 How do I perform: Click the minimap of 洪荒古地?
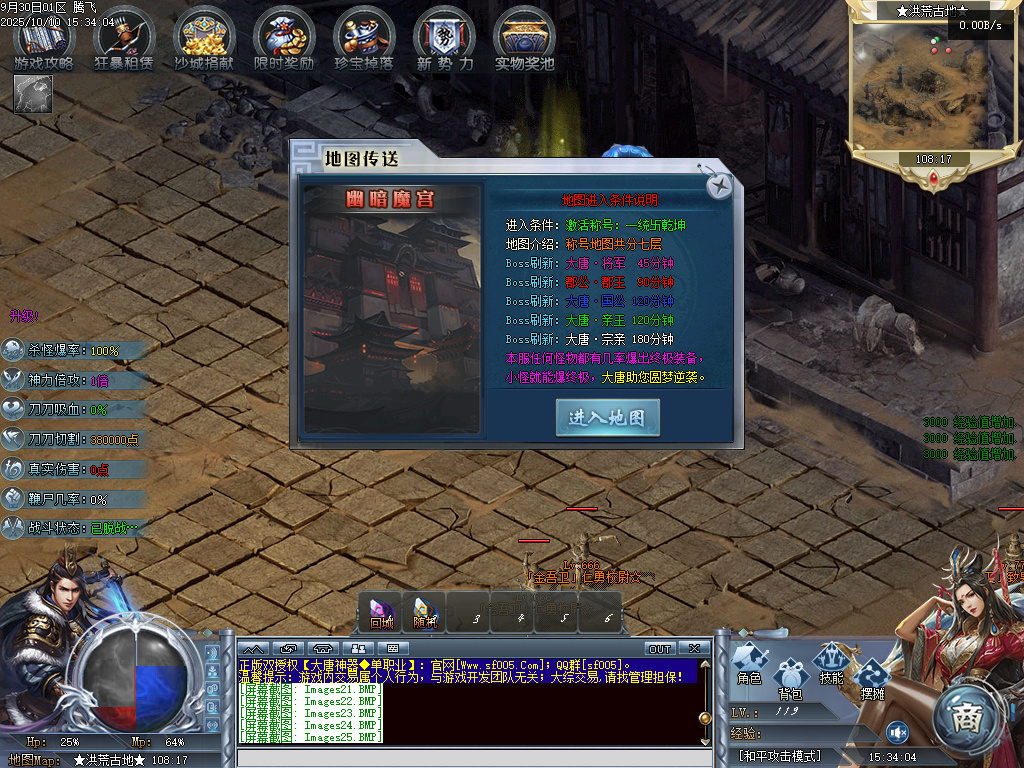tap(913, 86)
